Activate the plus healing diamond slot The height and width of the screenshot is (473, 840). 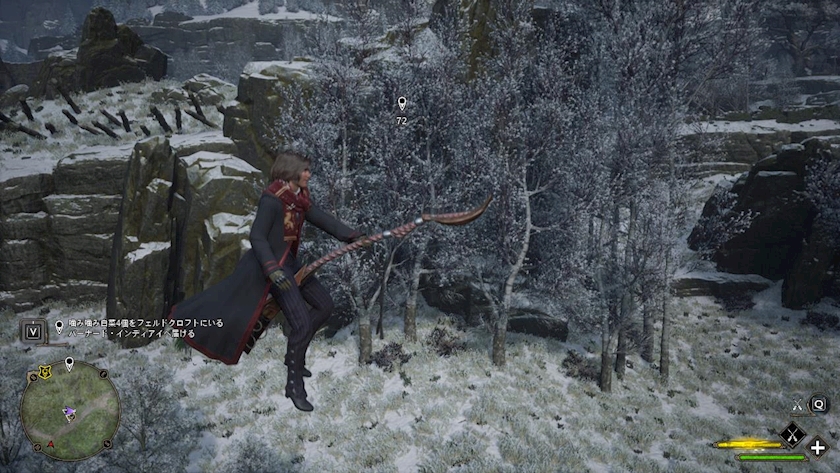[x=818, y=446]
